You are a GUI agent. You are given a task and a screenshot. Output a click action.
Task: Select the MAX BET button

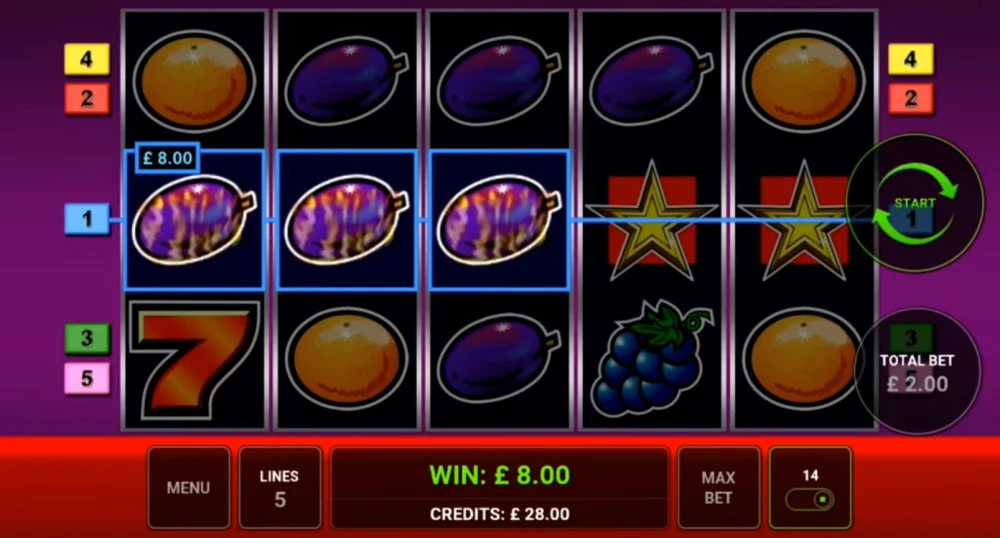tap(718, 488)
